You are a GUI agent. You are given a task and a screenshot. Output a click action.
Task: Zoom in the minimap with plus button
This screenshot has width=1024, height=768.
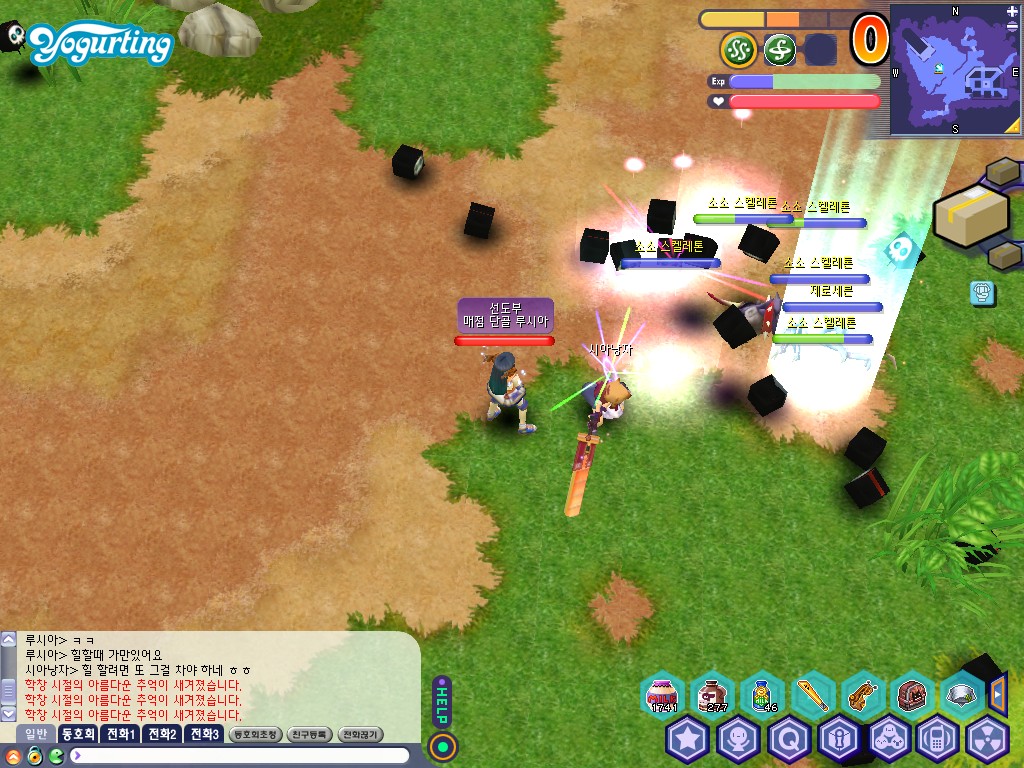tap(1012, 12)
